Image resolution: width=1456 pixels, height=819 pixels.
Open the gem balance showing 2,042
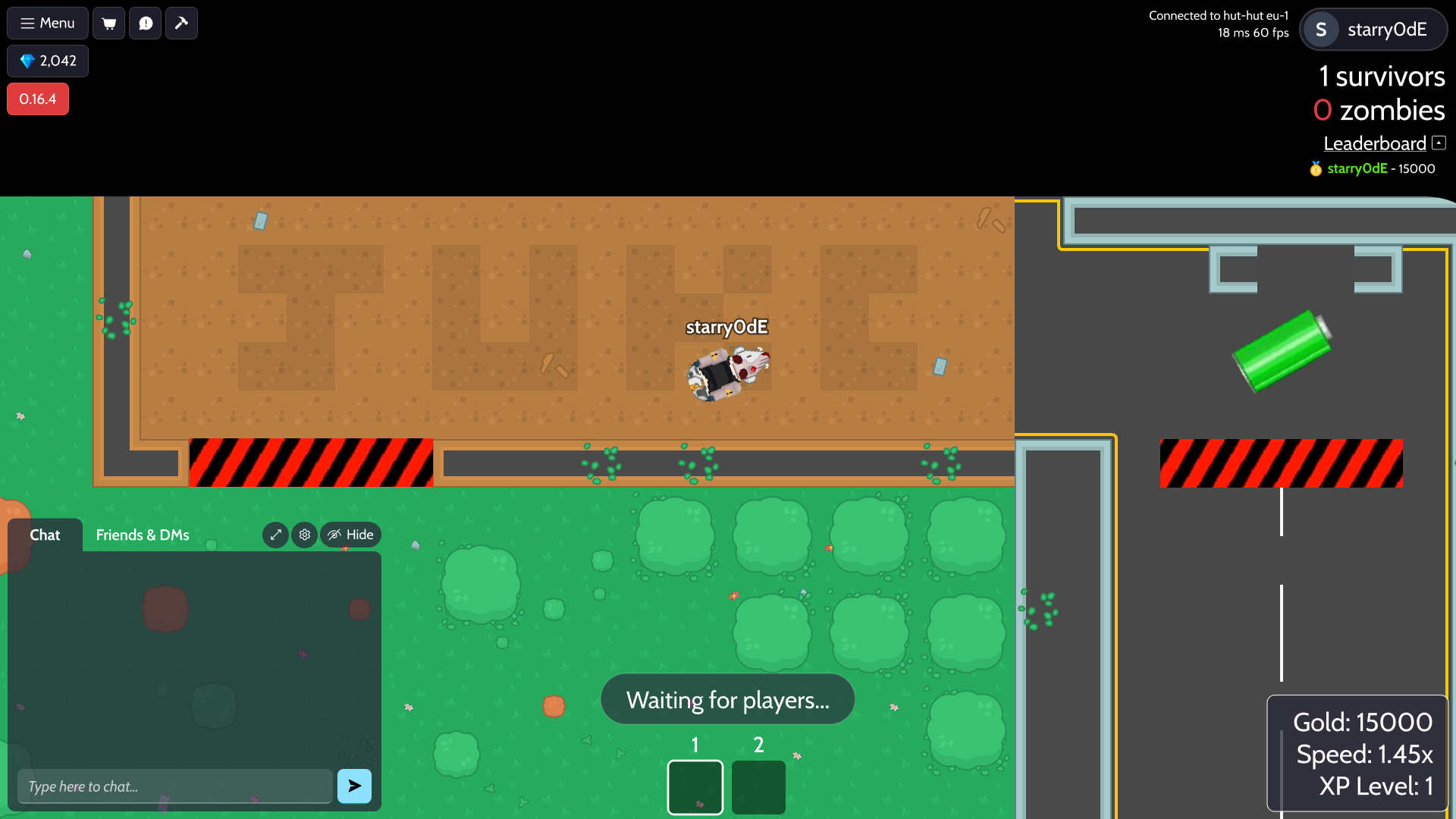(x=47, y=61)
